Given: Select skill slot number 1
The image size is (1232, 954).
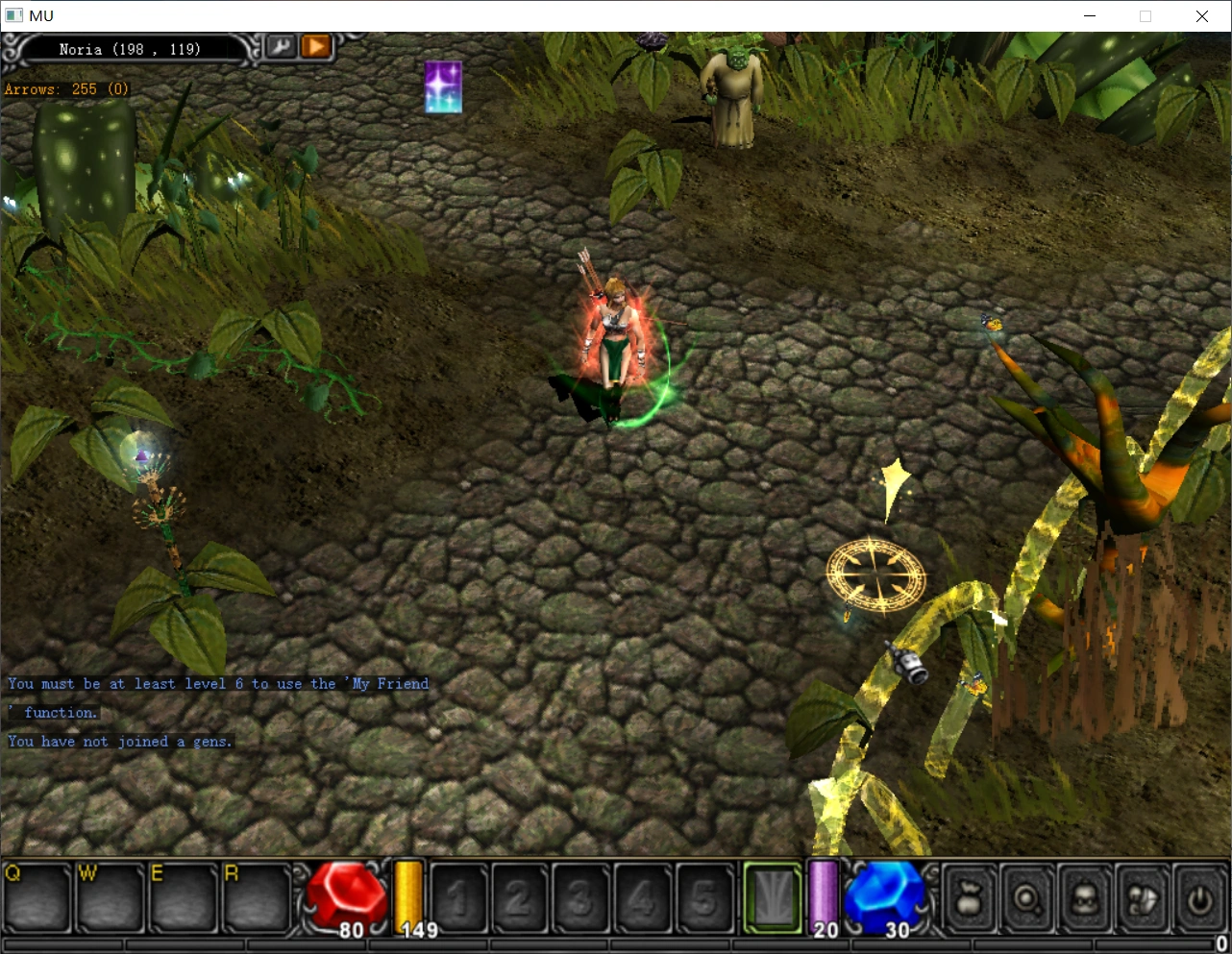Looking at the screenshot, I should point(459,899).
